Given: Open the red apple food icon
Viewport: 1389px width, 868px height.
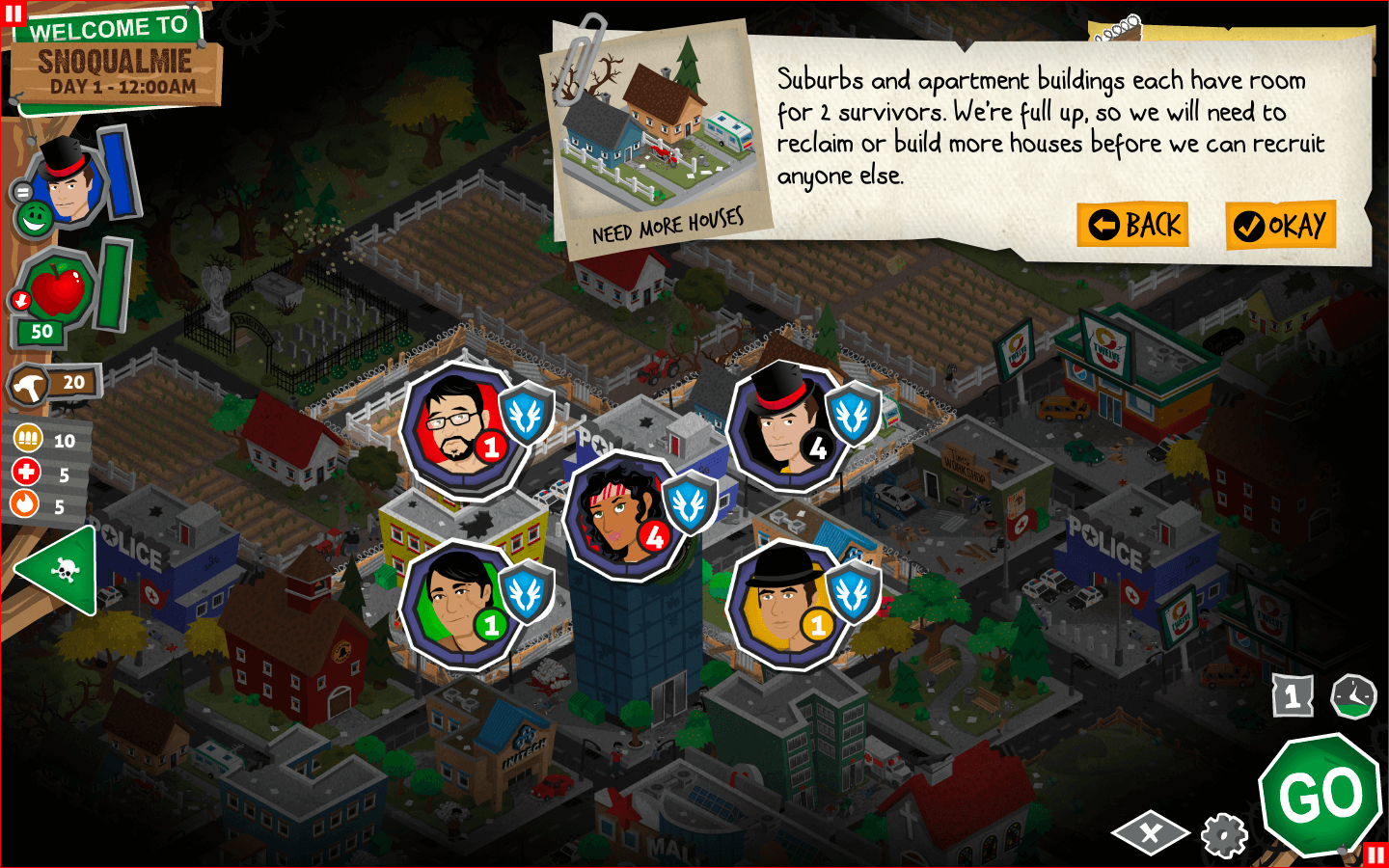Looking at the screenshot, I should click(56, 289).
